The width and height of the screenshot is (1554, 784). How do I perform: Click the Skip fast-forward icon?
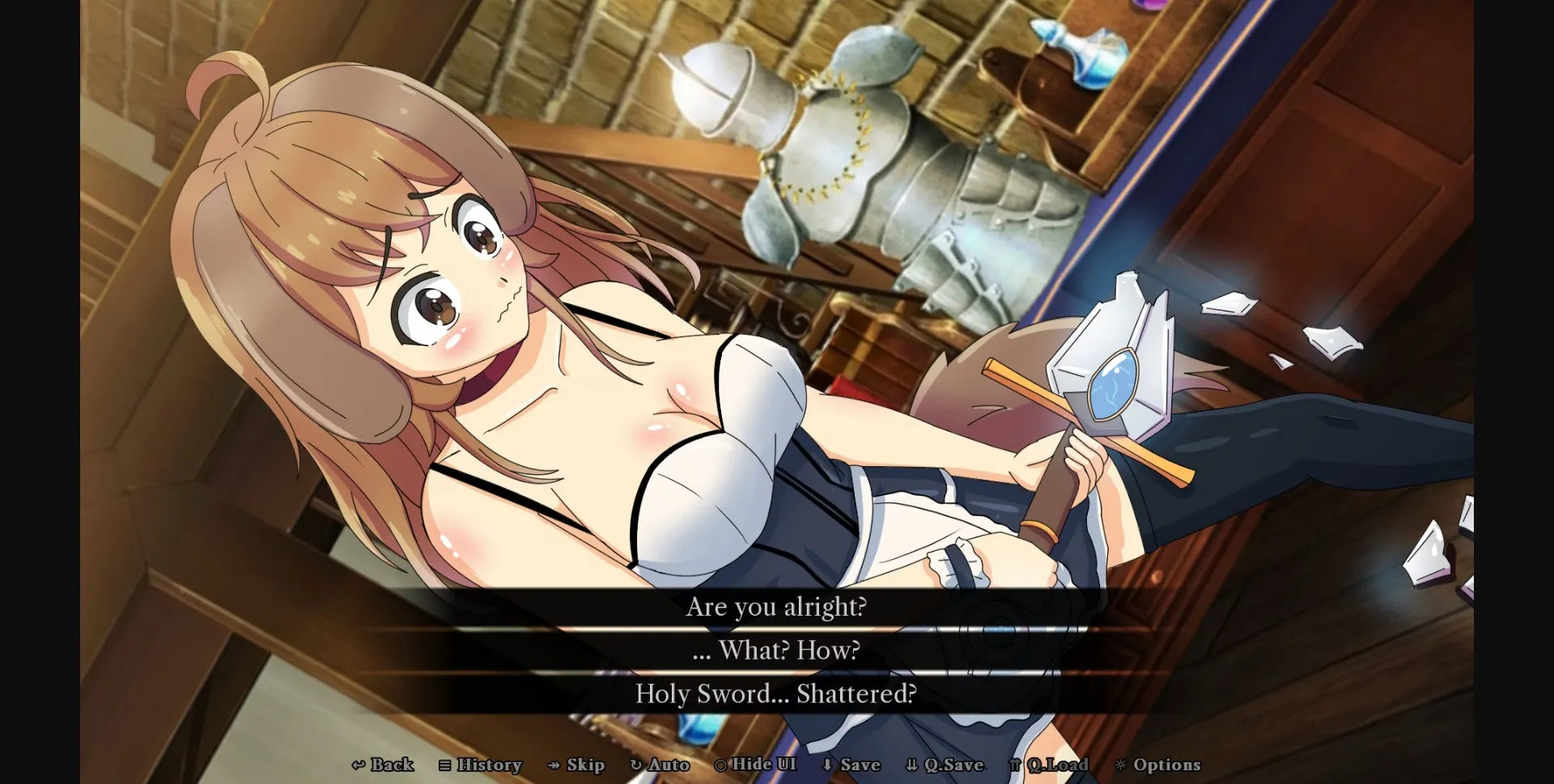554,765
